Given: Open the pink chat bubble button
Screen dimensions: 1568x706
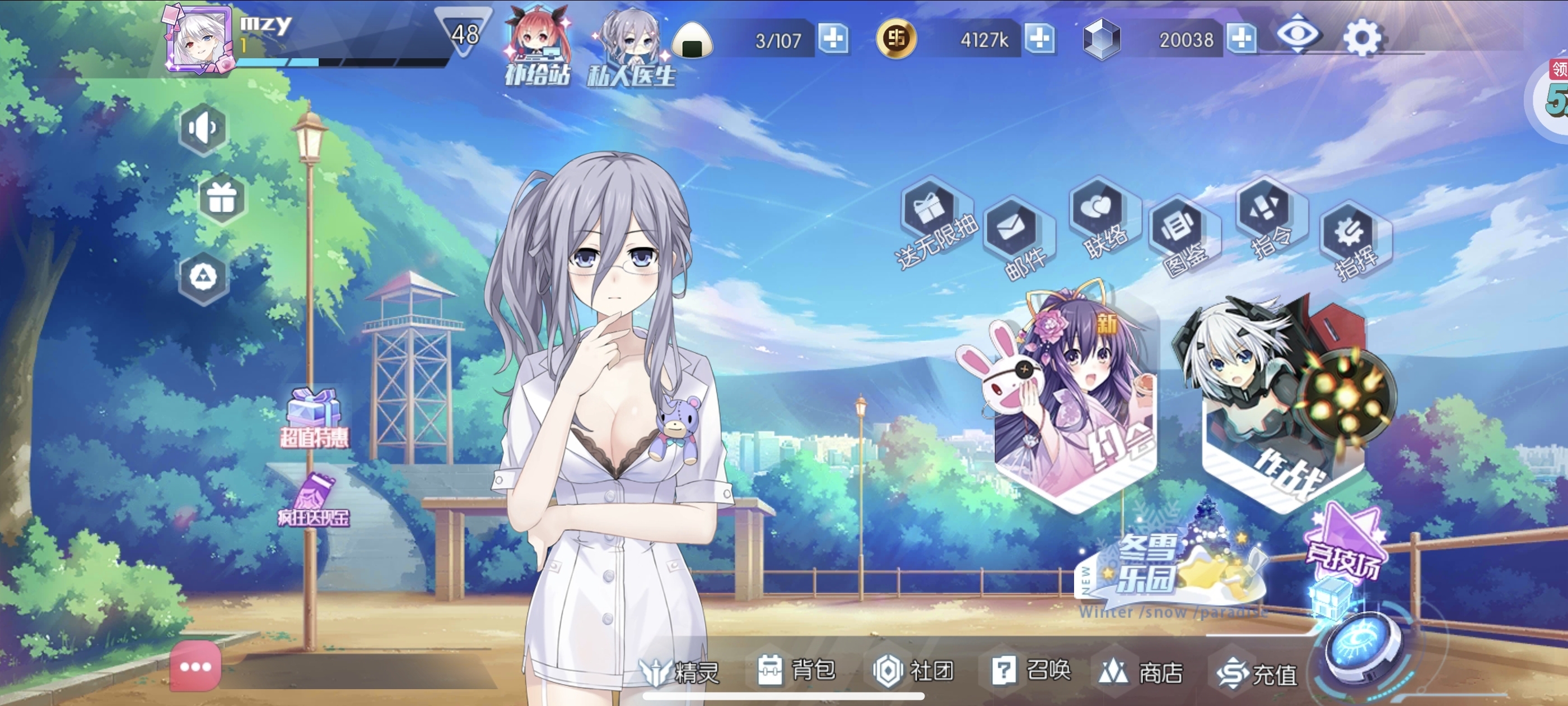Looking at the screenshot, I should point(195,666).
